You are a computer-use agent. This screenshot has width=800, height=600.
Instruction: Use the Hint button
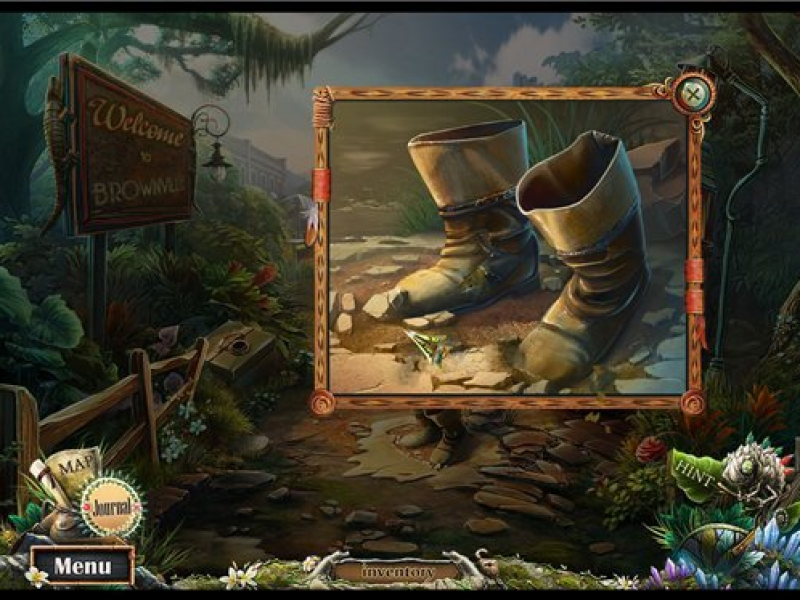point(694,471)
